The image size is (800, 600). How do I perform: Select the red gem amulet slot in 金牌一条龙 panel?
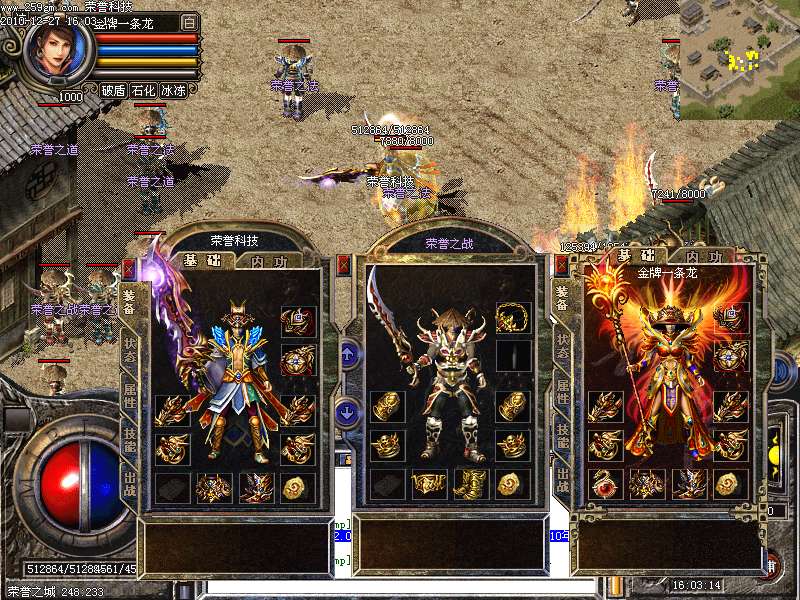605,485
